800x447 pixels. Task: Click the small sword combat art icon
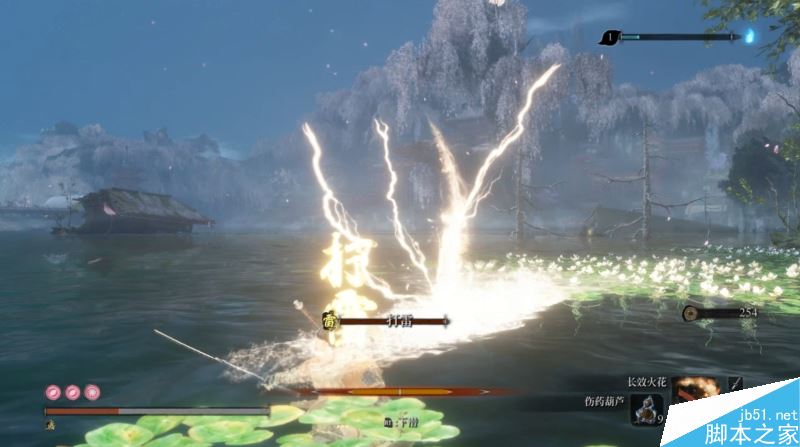click(x=735, y=384)
